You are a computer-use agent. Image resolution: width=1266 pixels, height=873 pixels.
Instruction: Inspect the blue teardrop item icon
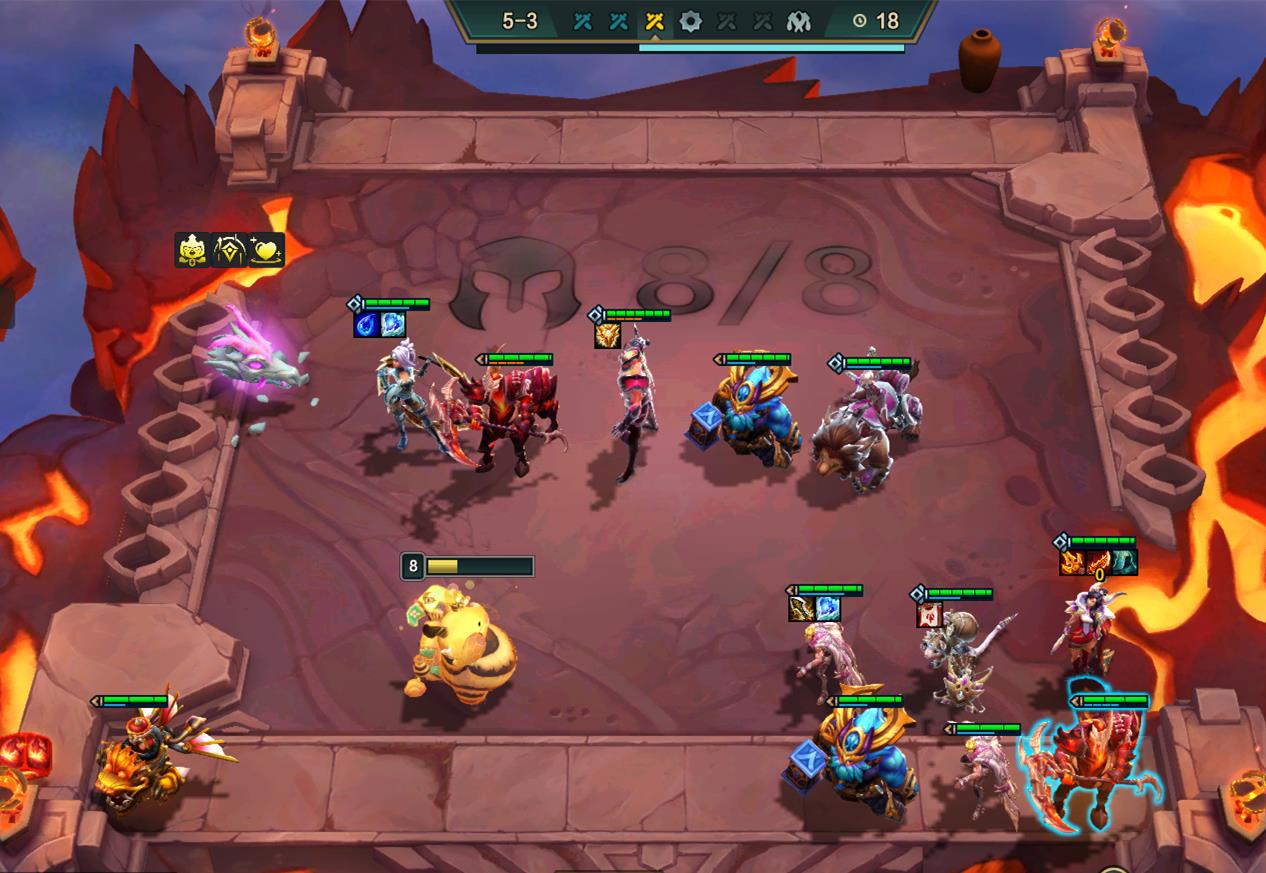click(x=366, y=325)
